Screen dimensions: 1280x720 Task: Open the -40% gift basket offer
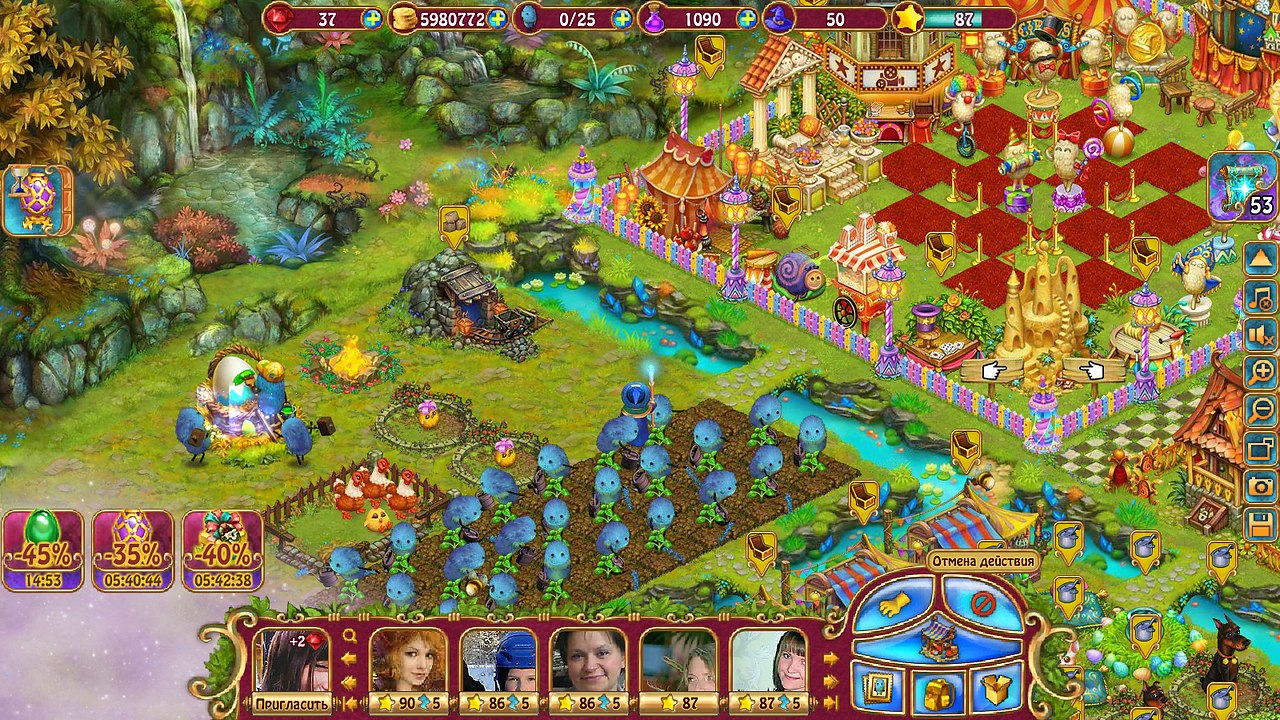point(222,549)
